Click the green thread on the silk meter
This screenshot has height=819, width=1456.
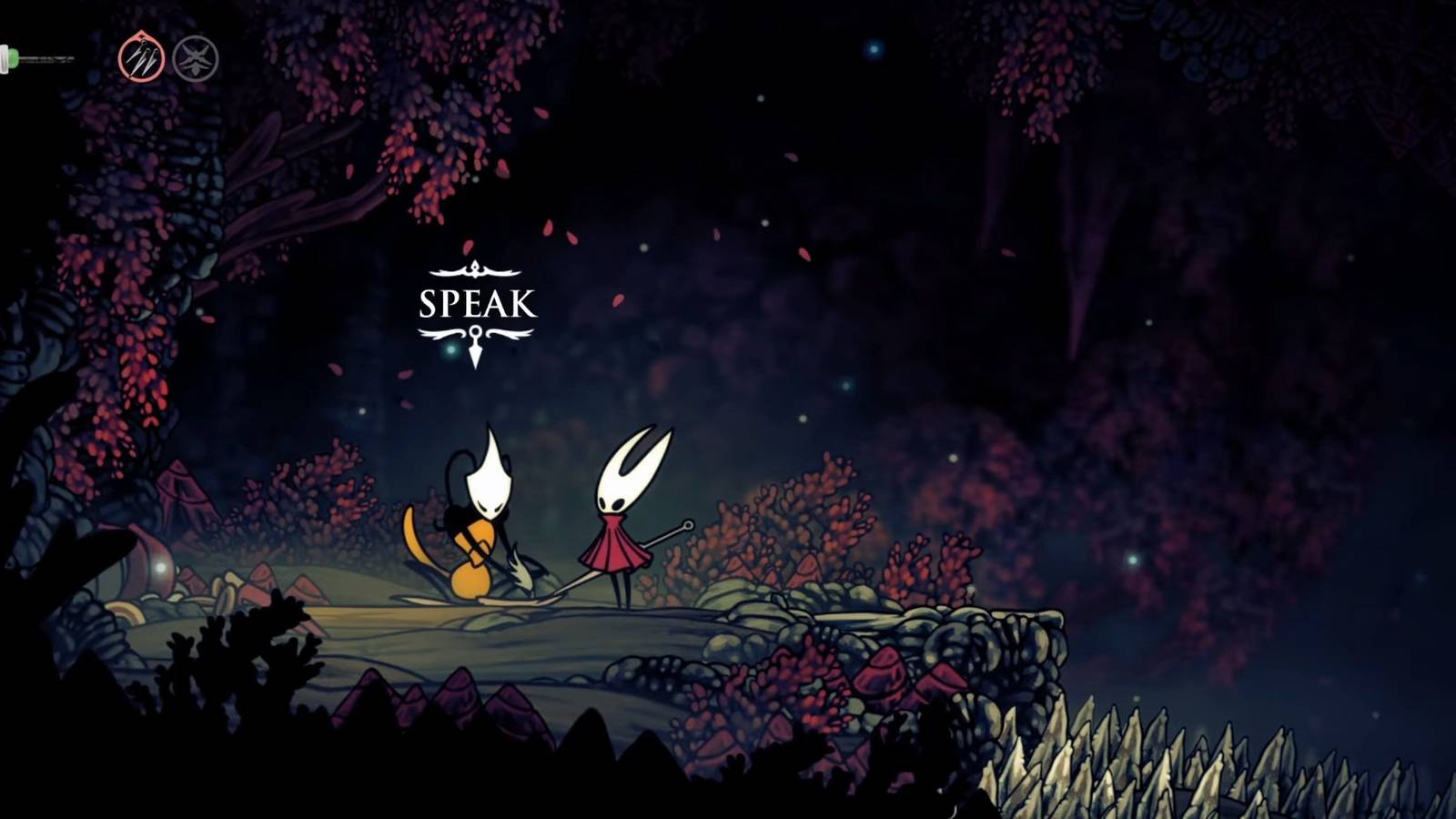pos(13,56)
